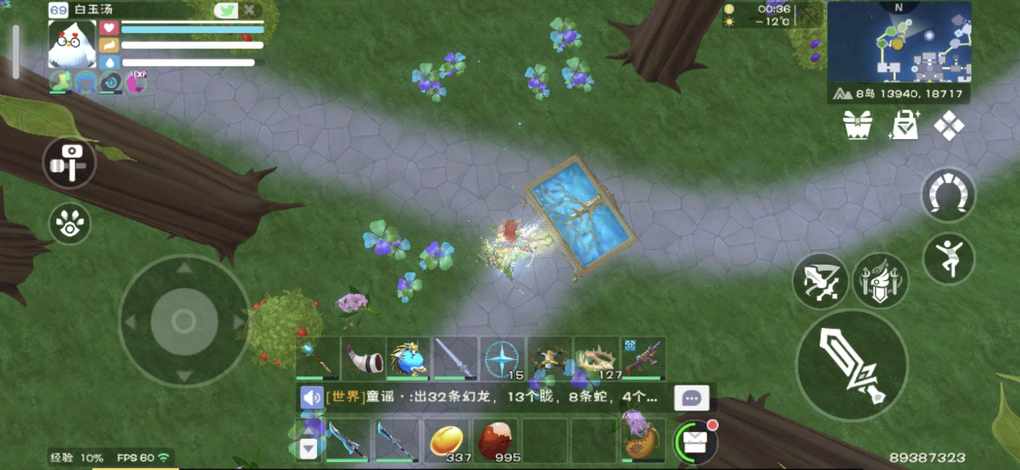
Task: Tap the dancing figure emote button
Action: coord(948,258)
